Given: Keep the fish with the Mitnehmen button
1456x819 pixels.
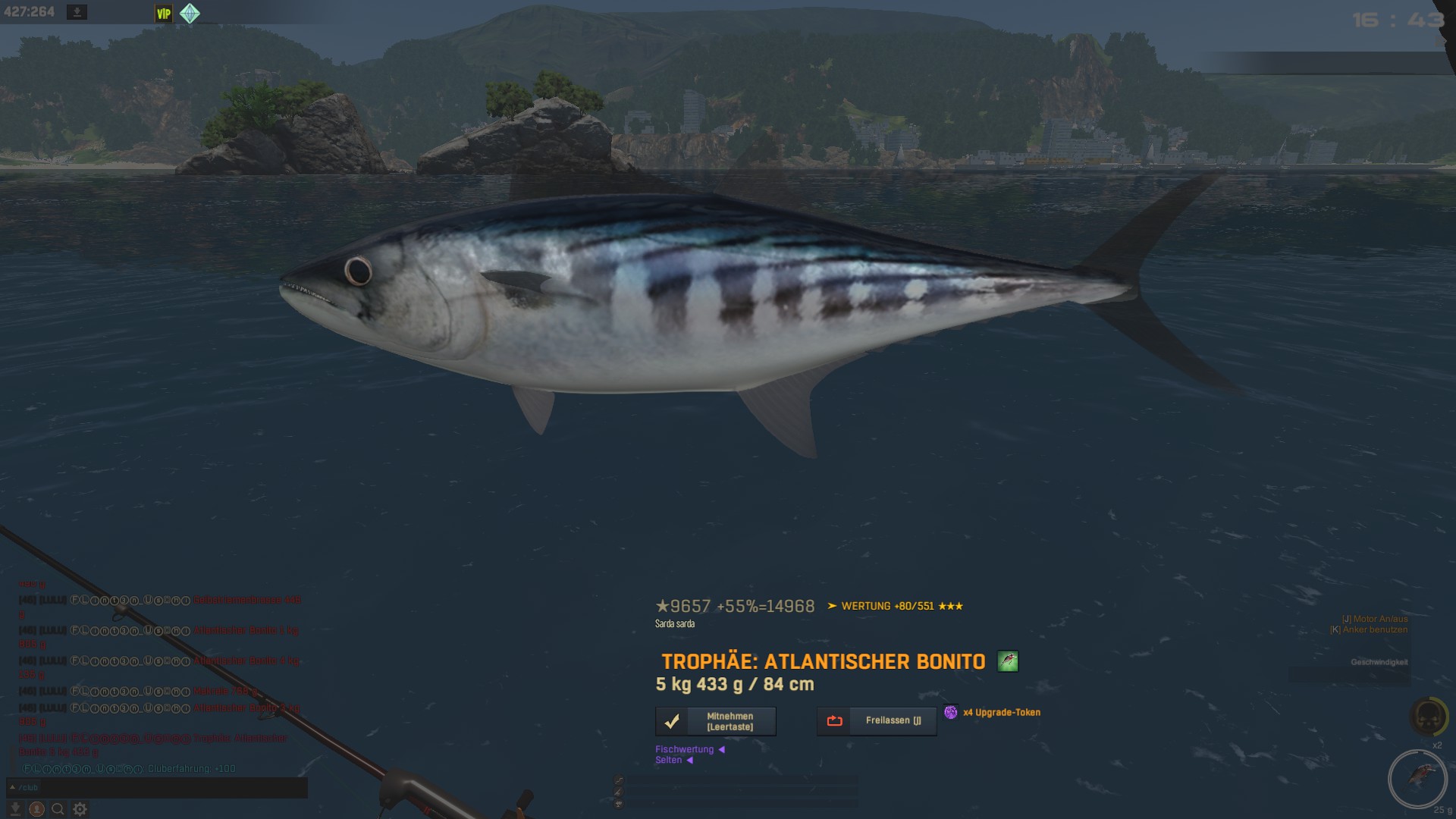Looking at the screenshot, I should 715,721.
